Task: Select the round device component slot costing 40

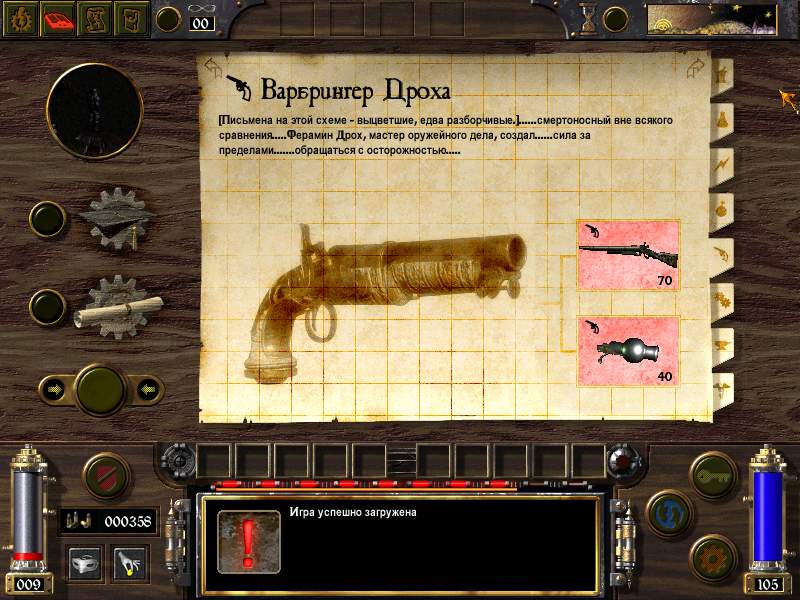Action: pos(628,350)
